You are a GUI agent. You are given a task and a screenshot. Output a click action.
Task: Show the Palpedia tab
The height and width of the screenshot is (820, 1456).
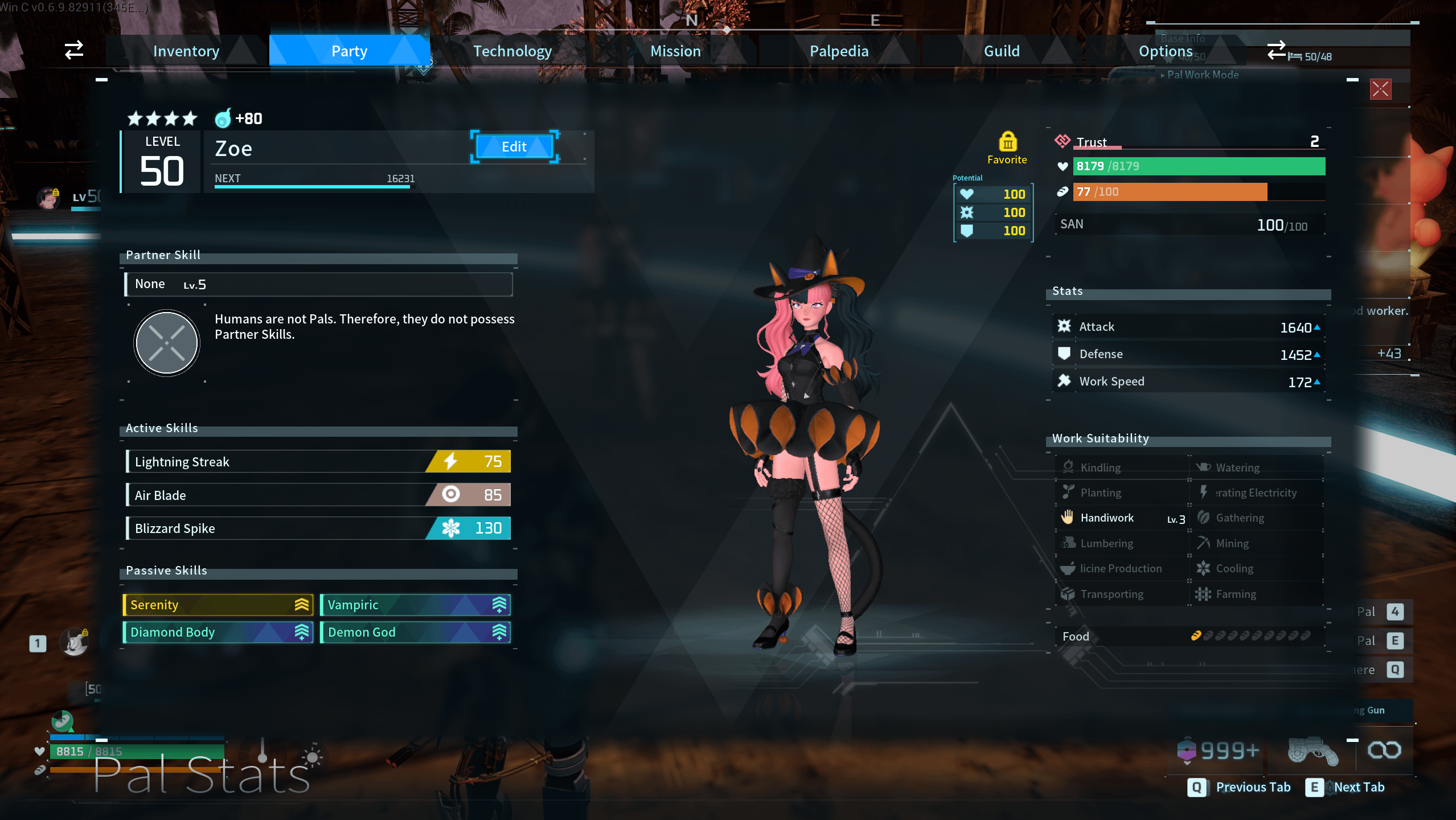(x=839, y=51)
